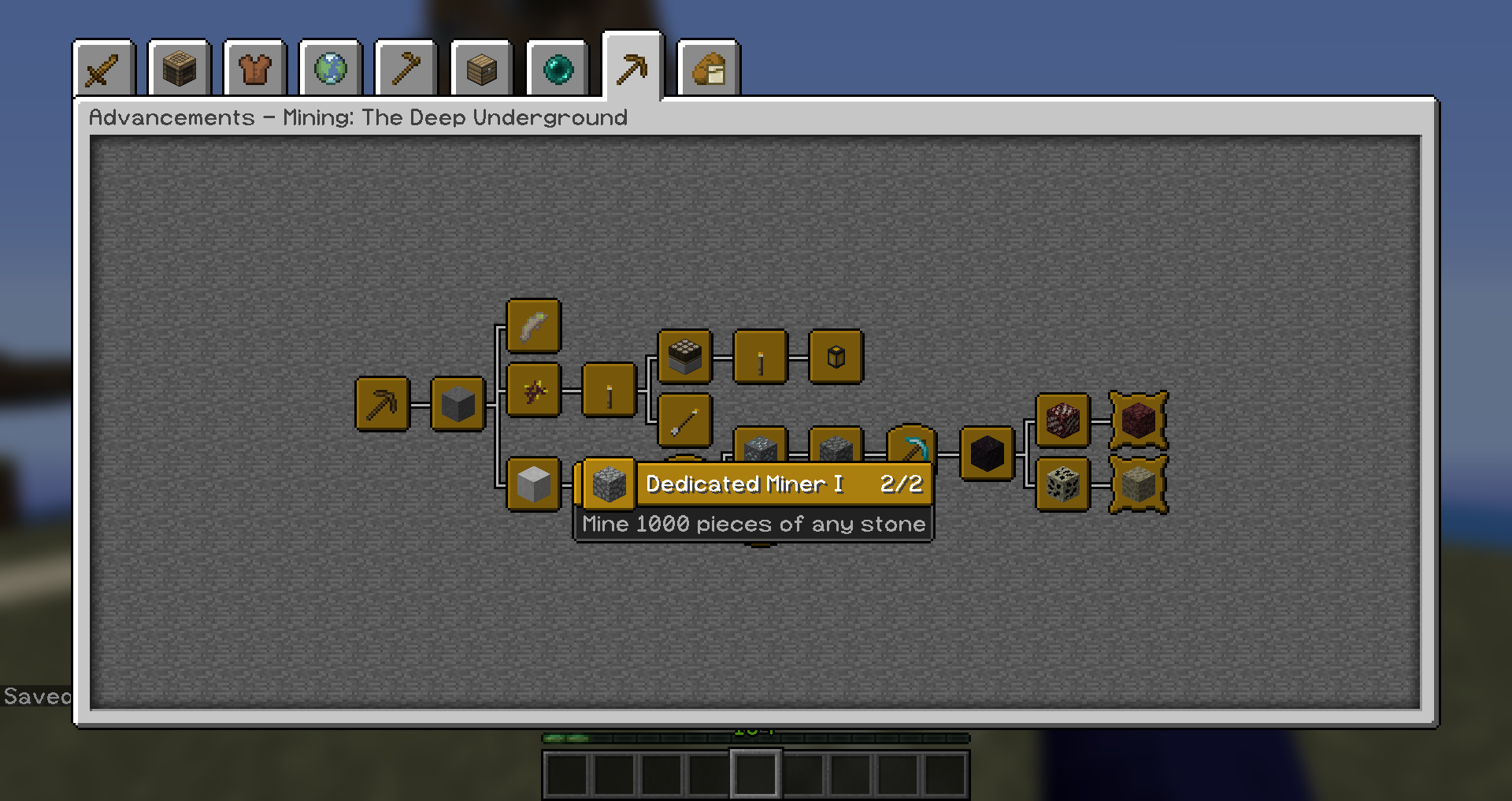
Task: Click the hotbar's selected center slot
Action: [756, 773]
